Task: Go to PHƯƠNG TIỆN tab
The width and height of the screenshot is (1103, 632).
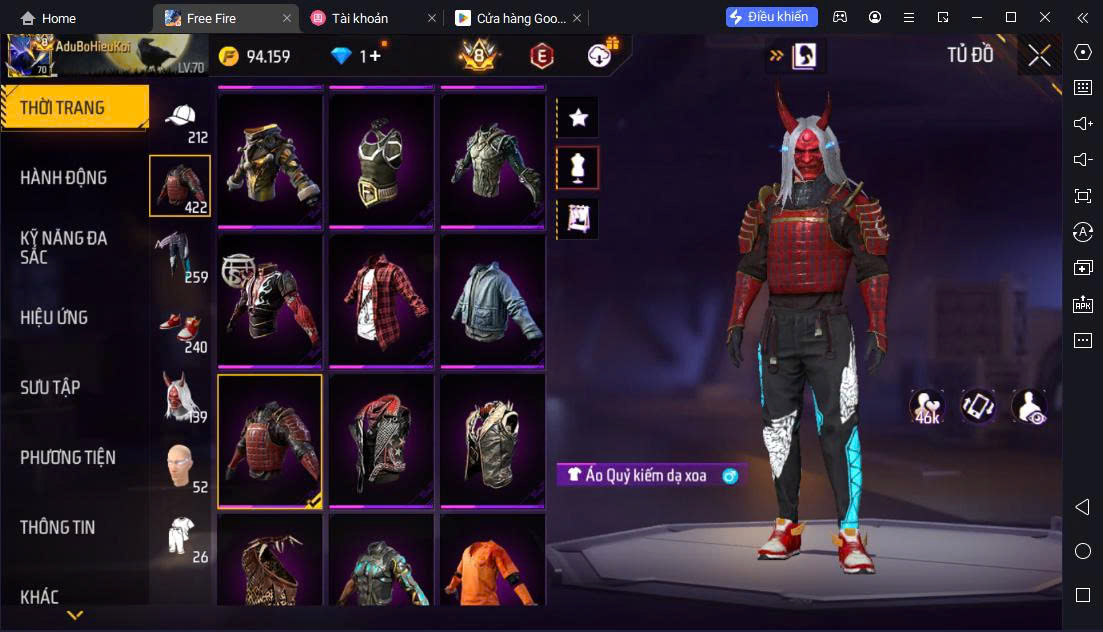Action: 68,458
